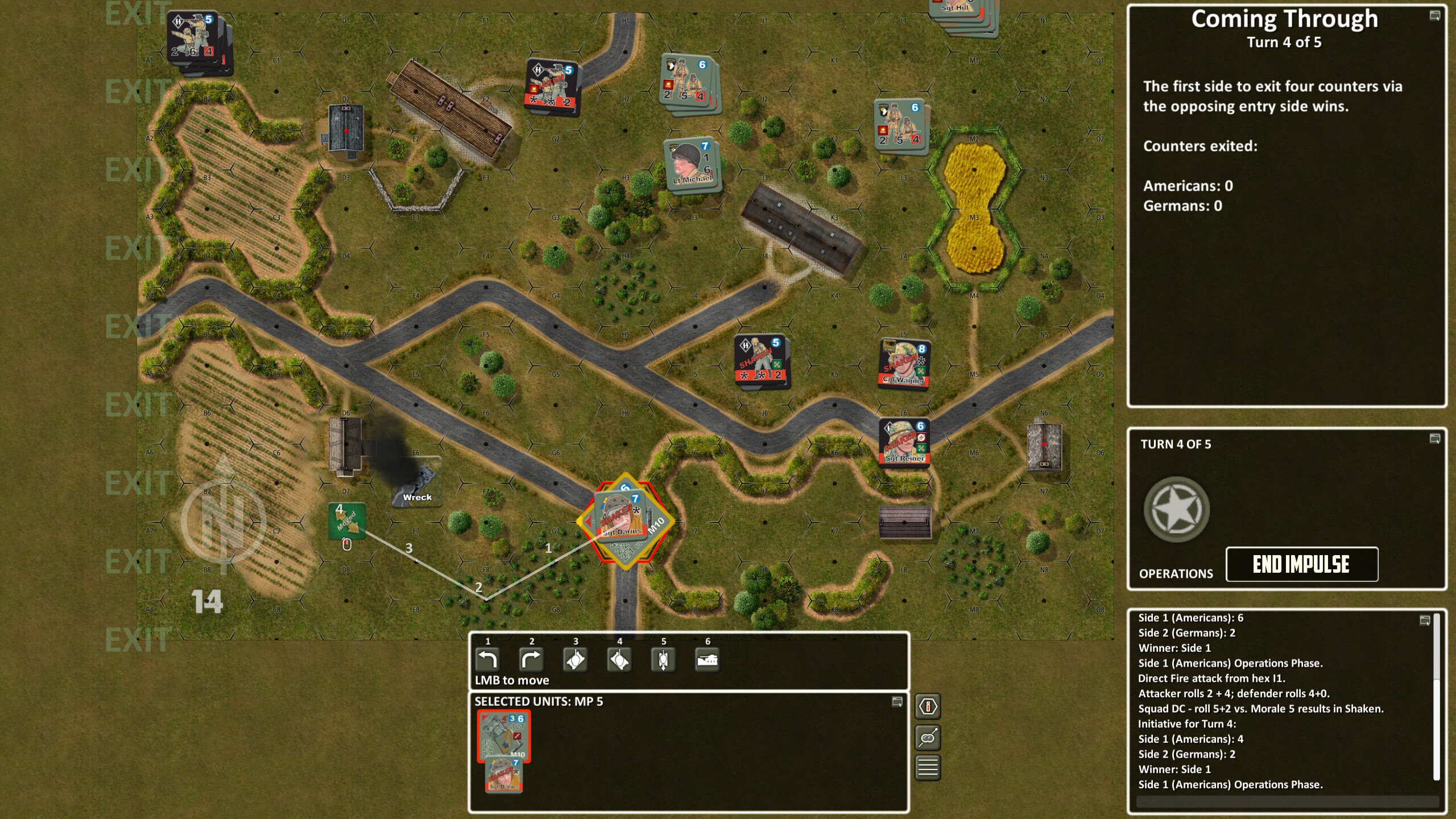This screenshot has width=1456, height=819.
Task: Click the Wreck marker on the map
Action: [417, 479]
